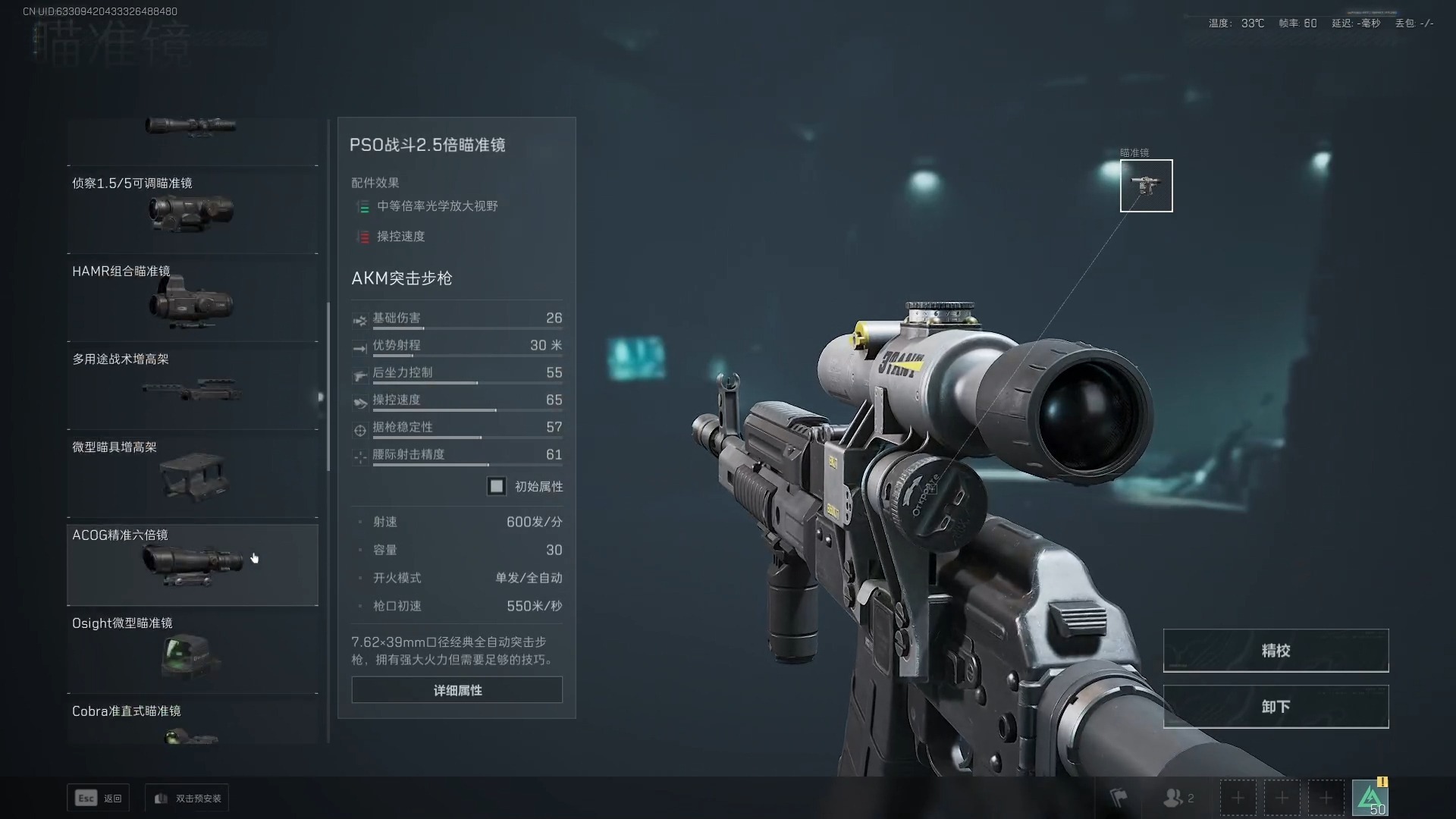Viewport: 1456px width, 819px height.
Task: Click the 据枪稳定性 crosshair stability icon
Action: (360, 430)
